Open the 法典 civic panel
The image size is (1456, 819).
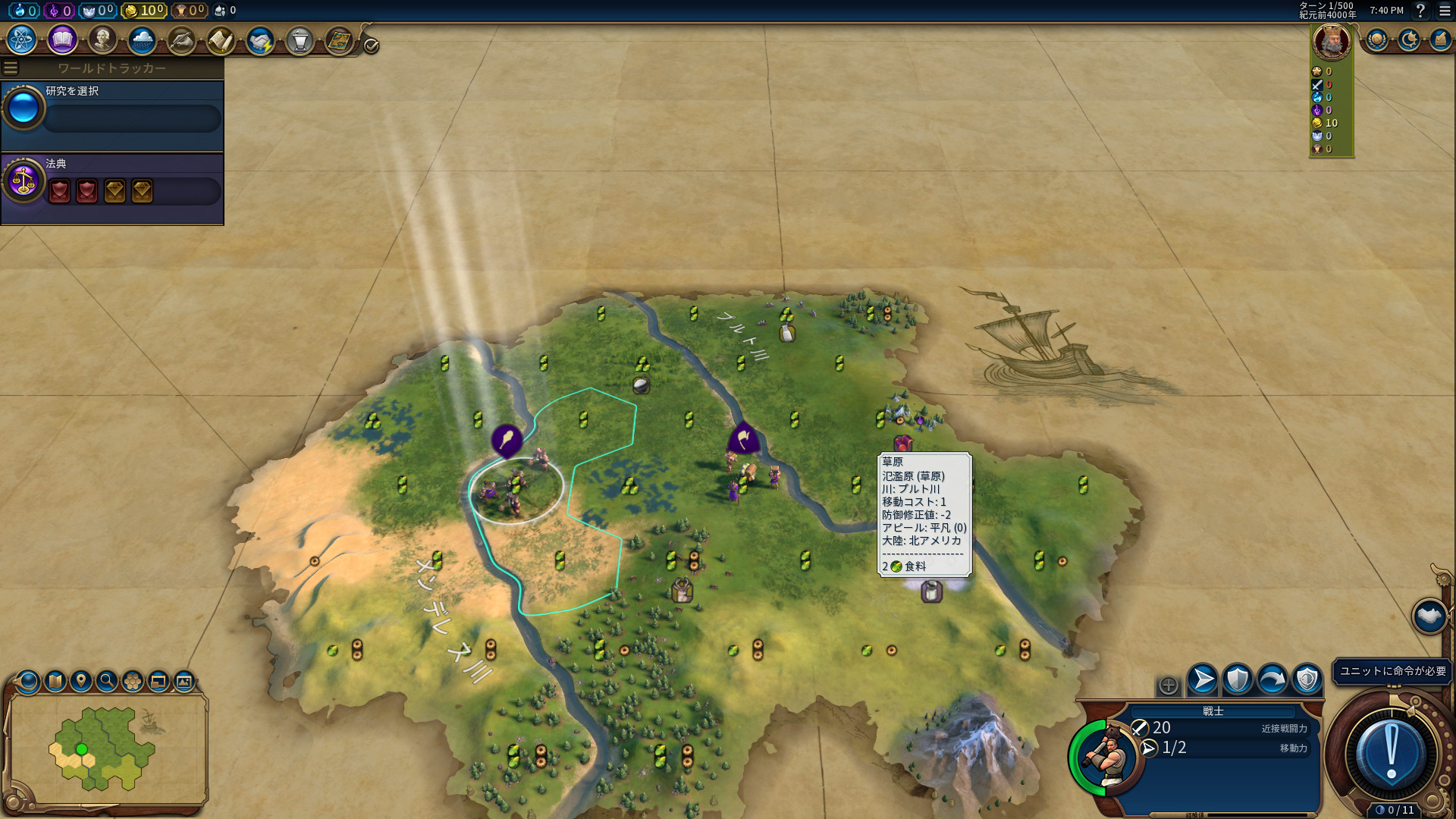point(112,184)
